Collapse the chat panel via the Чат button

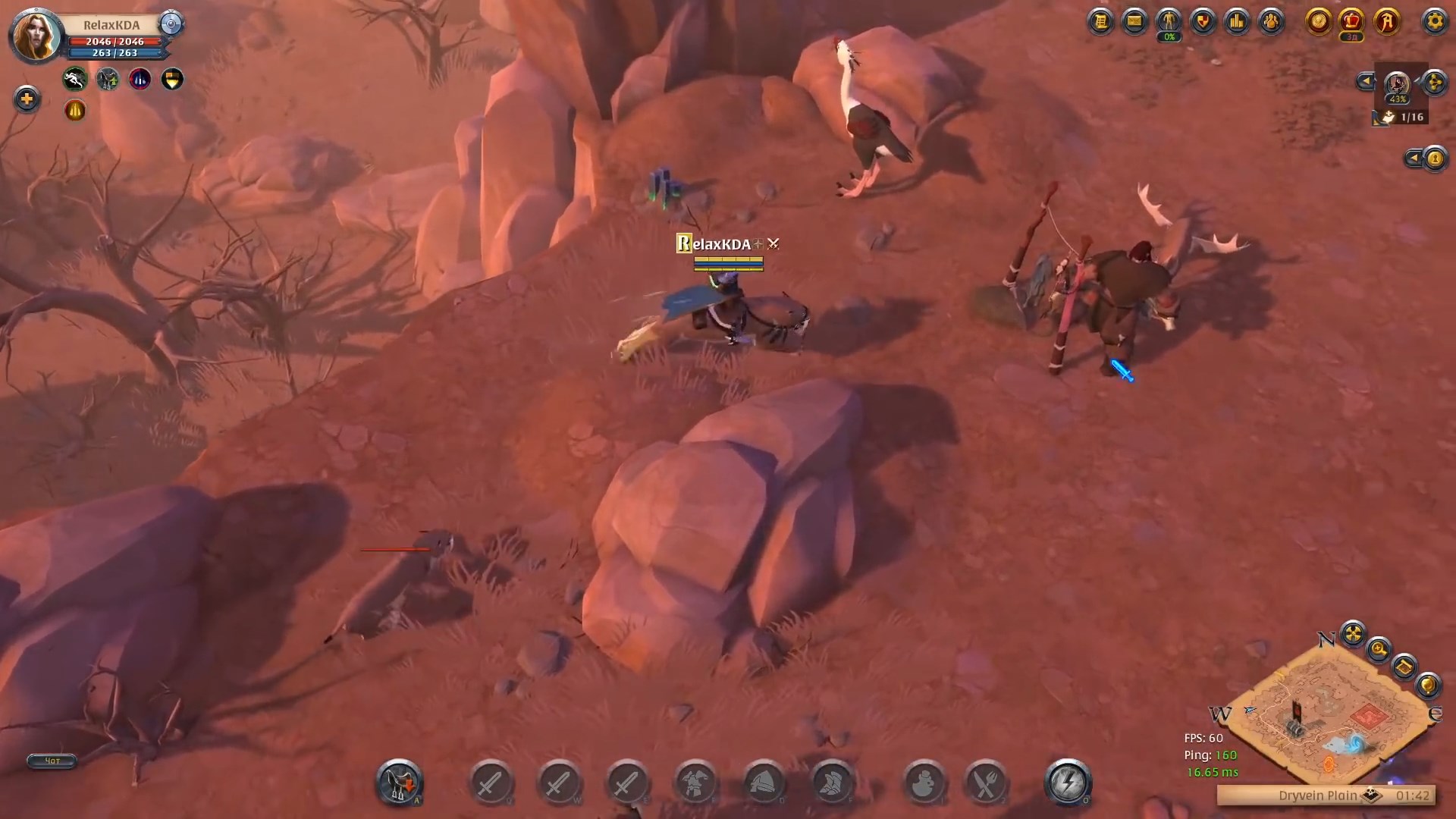[x=51, y=761]
